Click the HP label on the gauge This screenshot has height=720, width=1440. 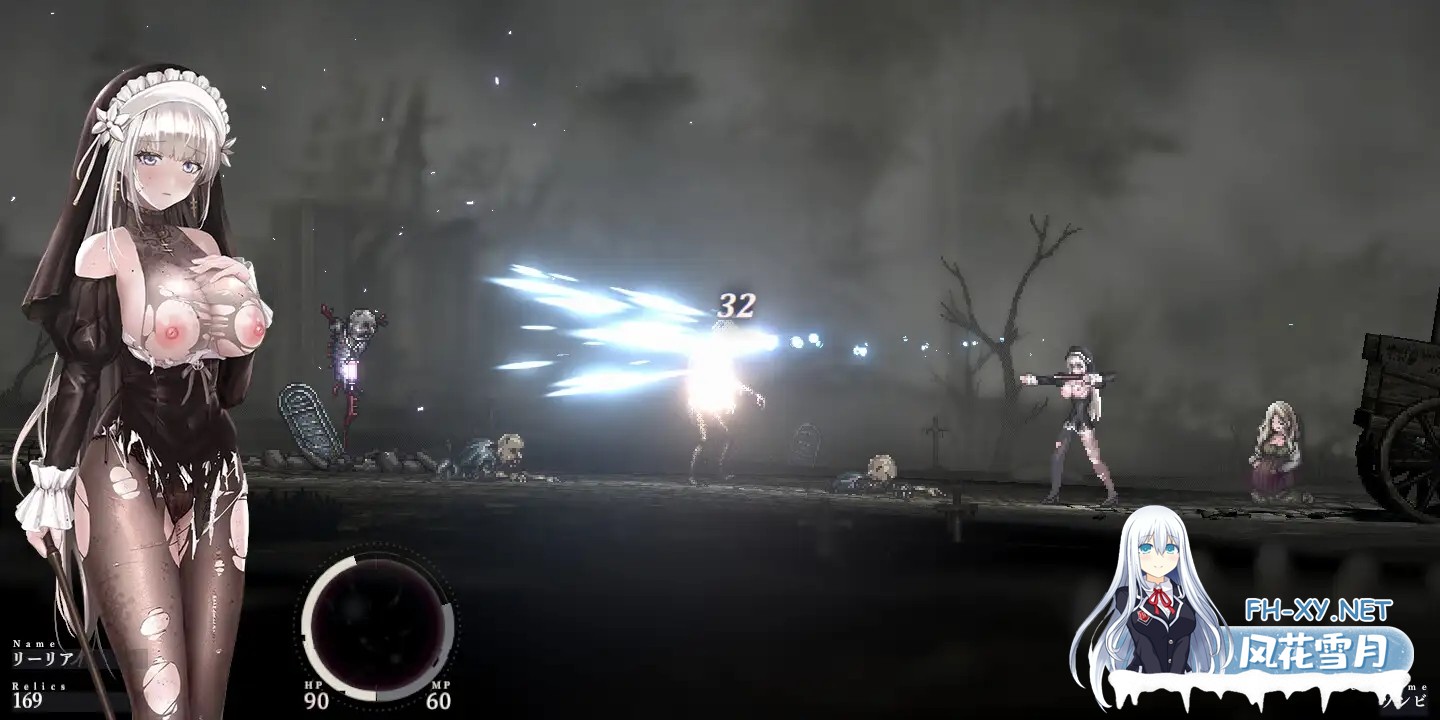tap(312, 684)
